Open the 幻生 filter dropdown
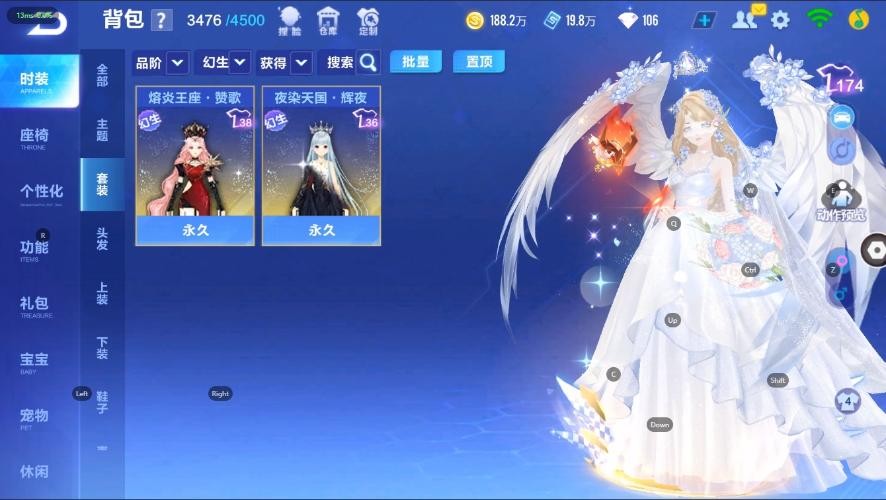This screenshot has height=500, width=886. pyautogui.click(x=225, y=62)
